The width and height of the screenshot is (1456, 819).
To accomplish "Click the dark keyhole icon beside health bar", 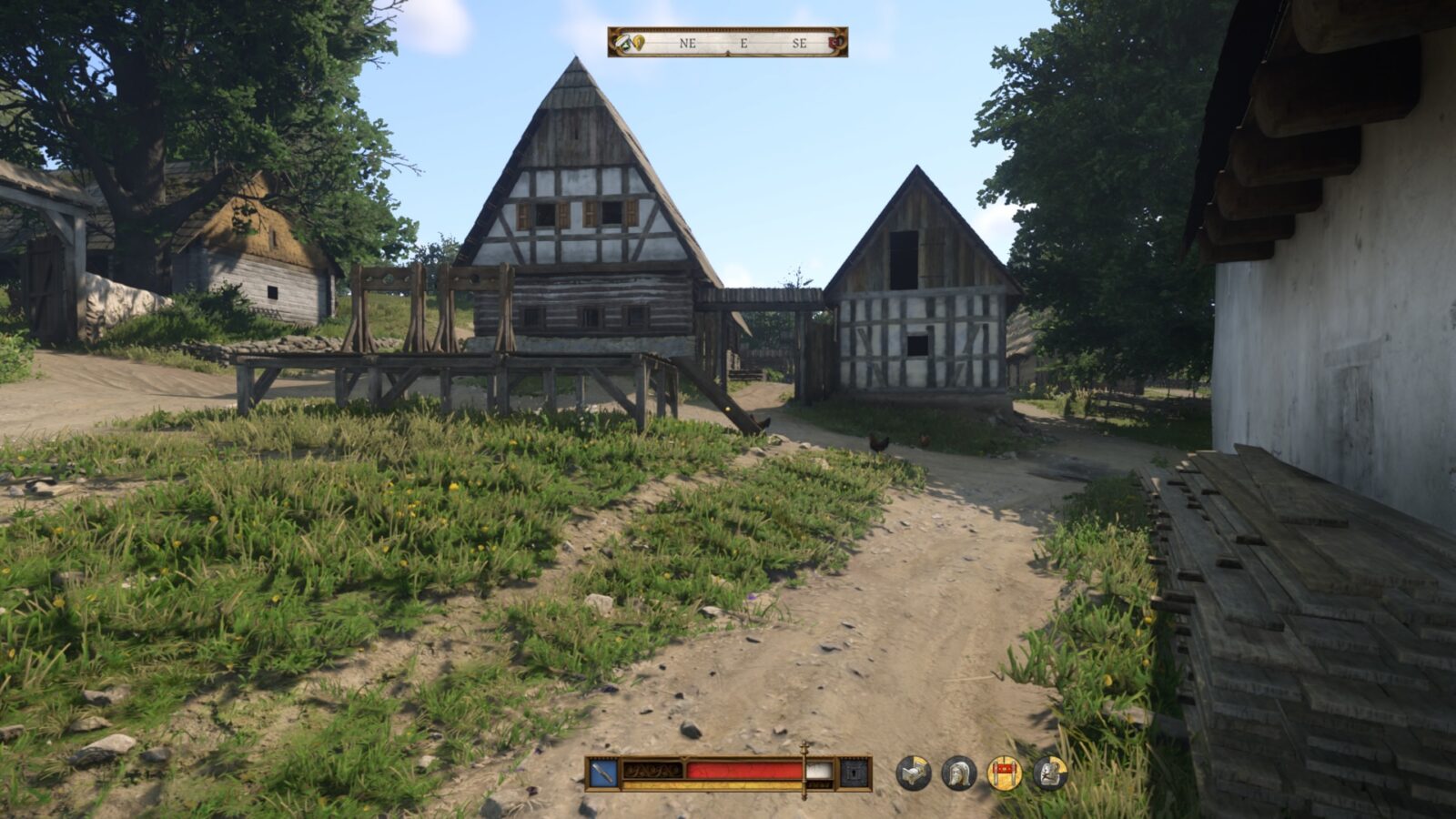I will 854,773.
